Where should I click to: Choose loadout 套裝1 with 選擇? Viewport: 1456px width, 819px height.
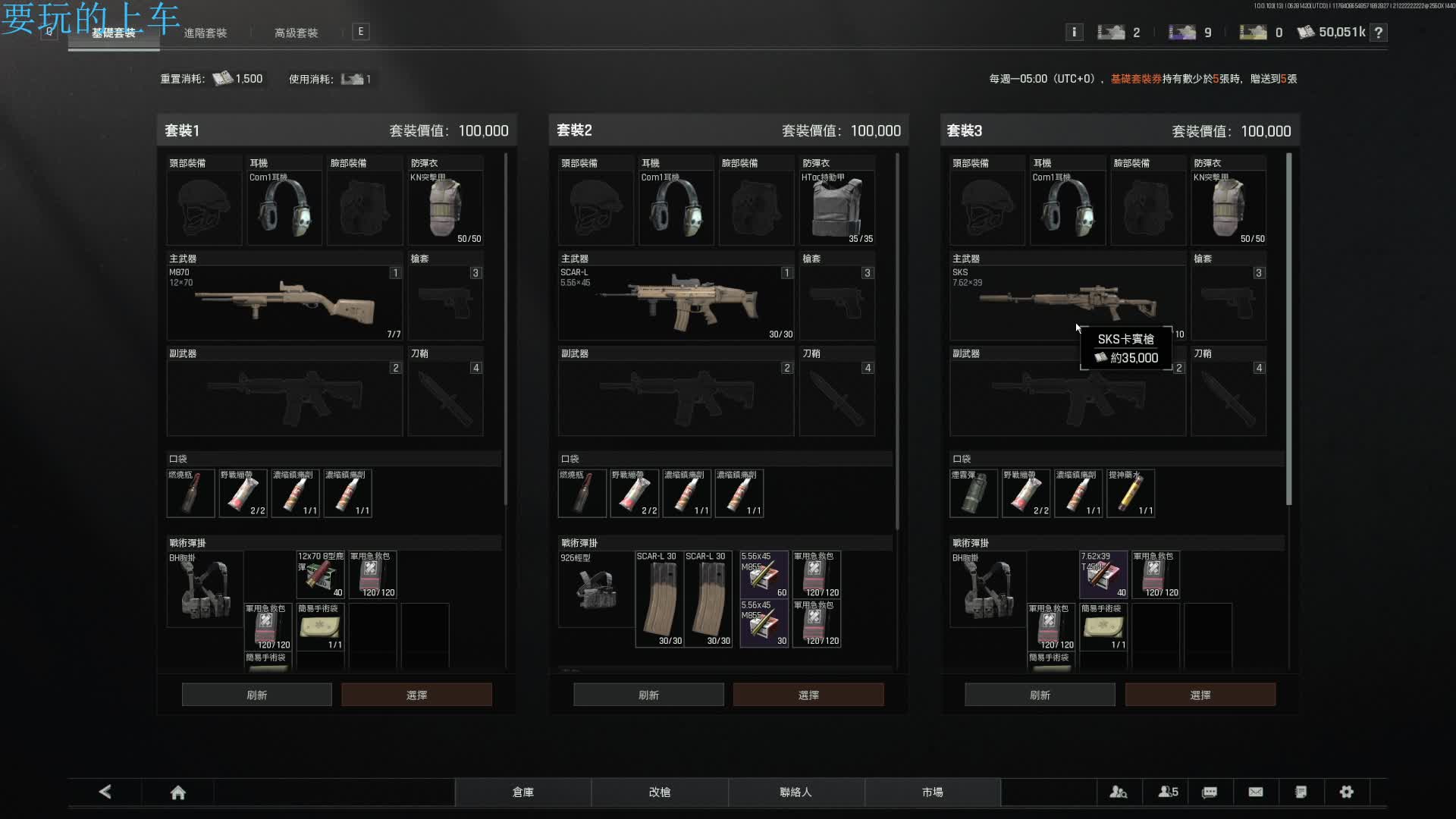pos(416,695)
